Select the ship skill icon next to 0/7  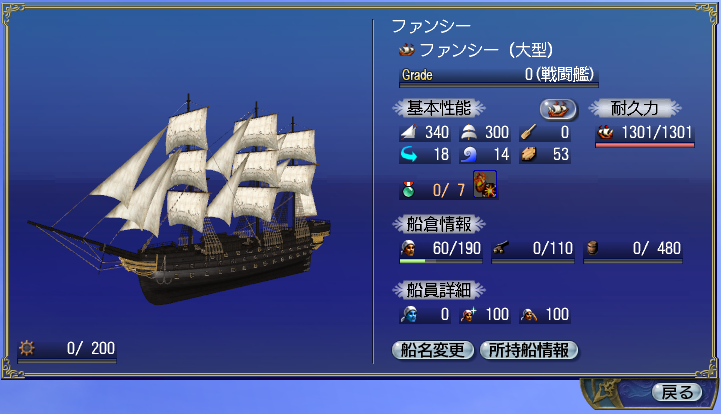pos(485,185)
